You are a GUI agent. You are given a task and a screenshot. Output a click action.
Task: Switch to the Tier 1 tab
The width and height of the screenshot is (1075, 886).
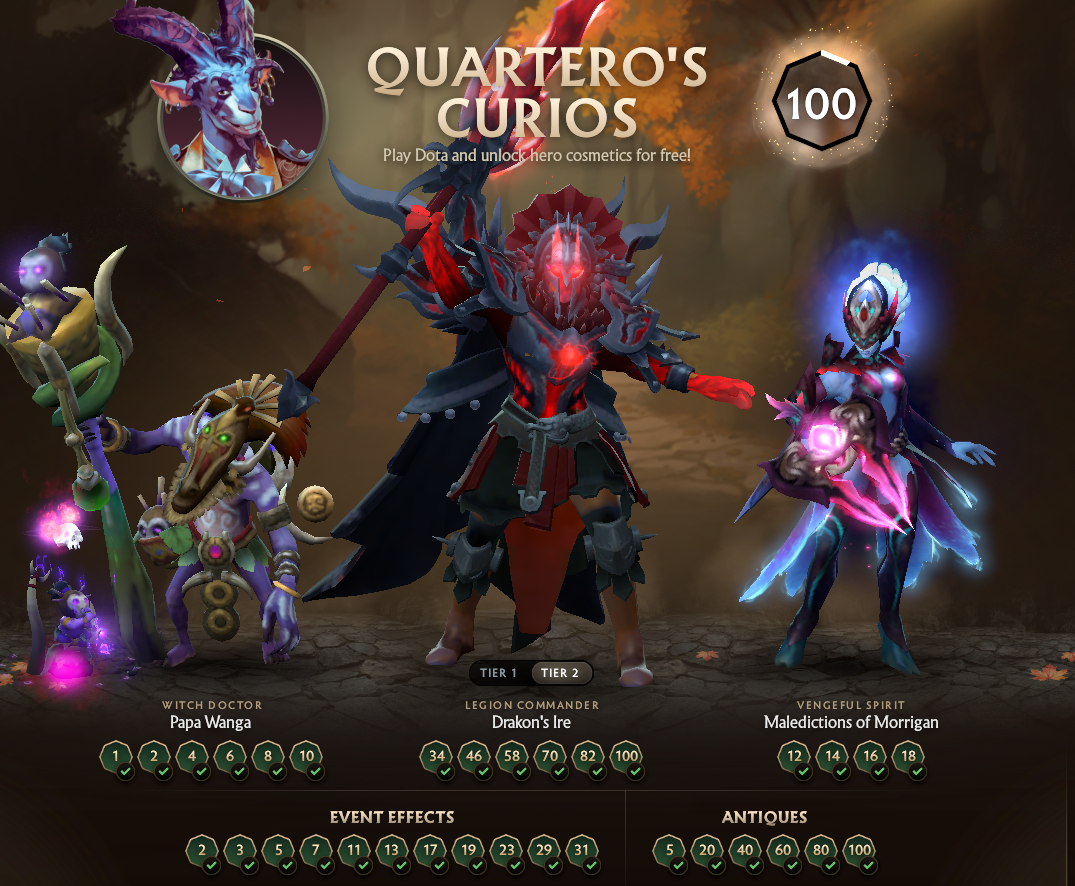pyautogui.click(x=499, y=673)
